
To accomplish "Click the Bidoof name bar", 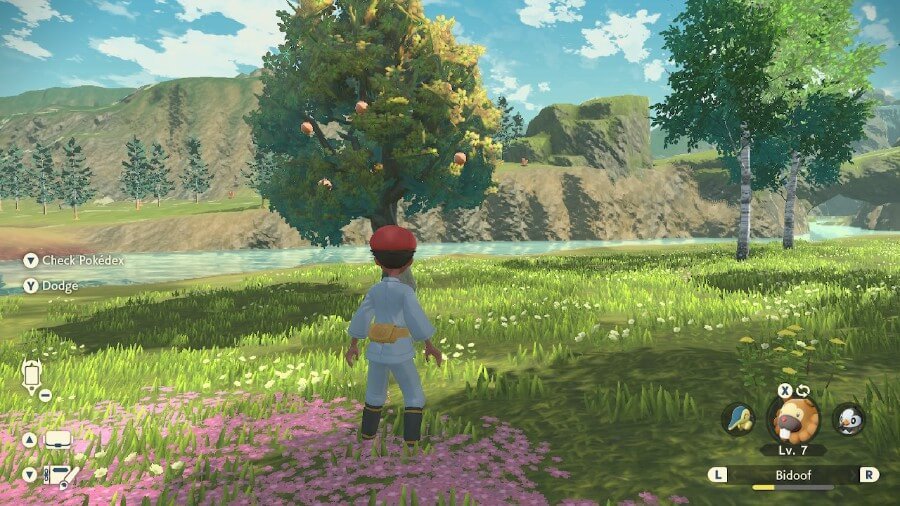I will coord(793,474).
